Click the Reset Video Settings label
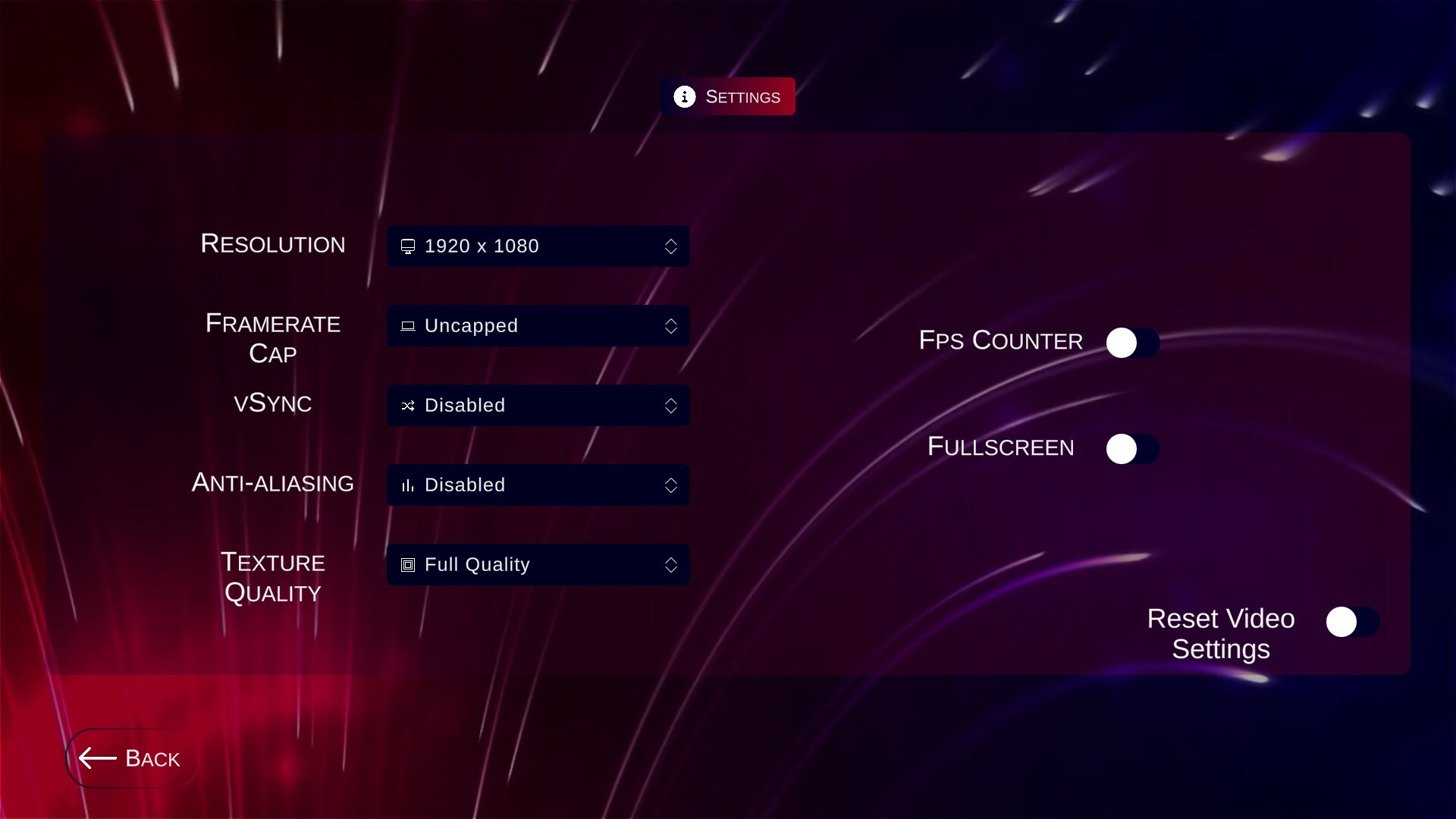This screenshot has width=1456, height=819. pyautogui.click(x=1221, y=634)
